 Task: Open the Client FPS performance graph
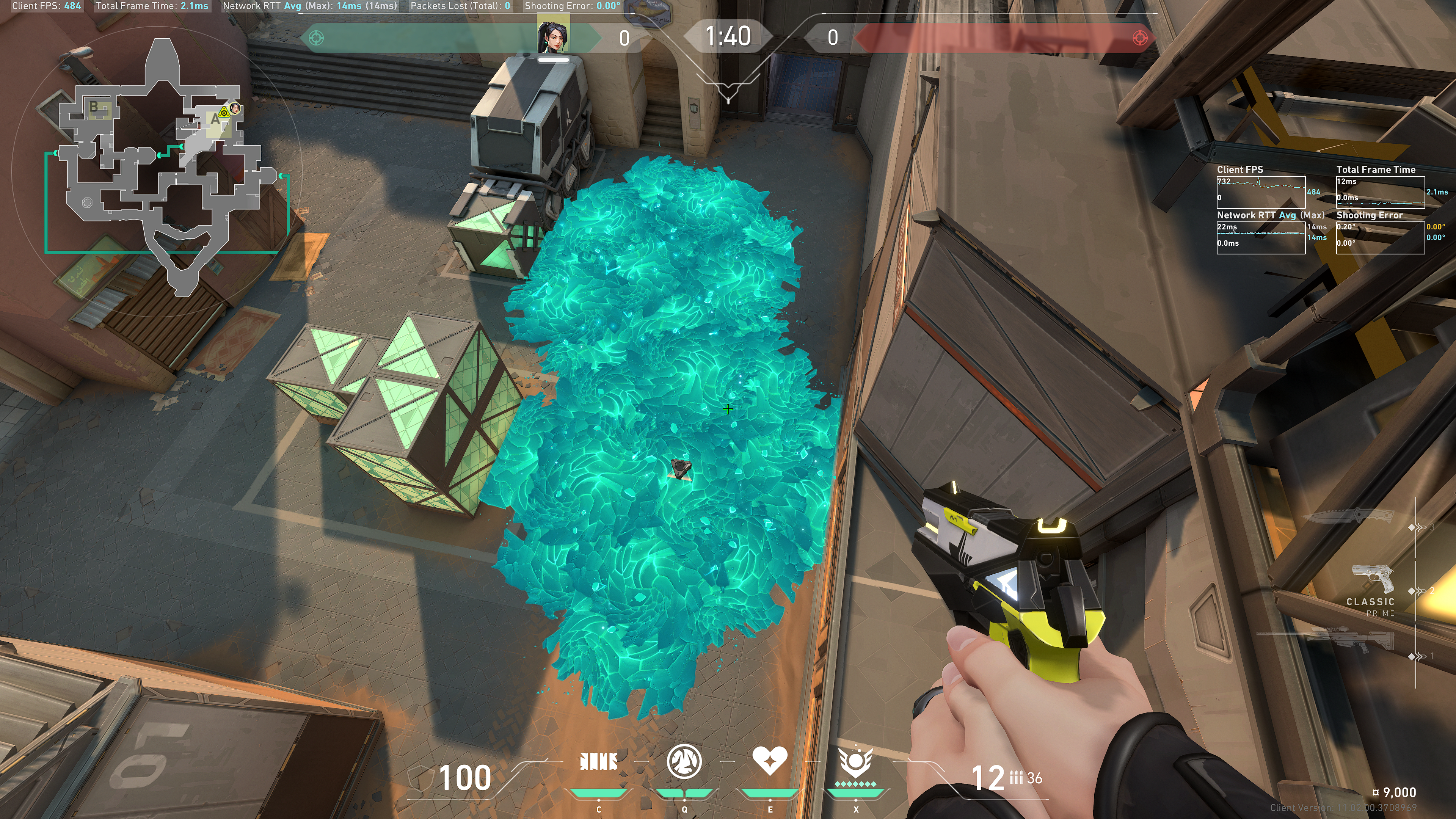click(x=1260, y=192)
